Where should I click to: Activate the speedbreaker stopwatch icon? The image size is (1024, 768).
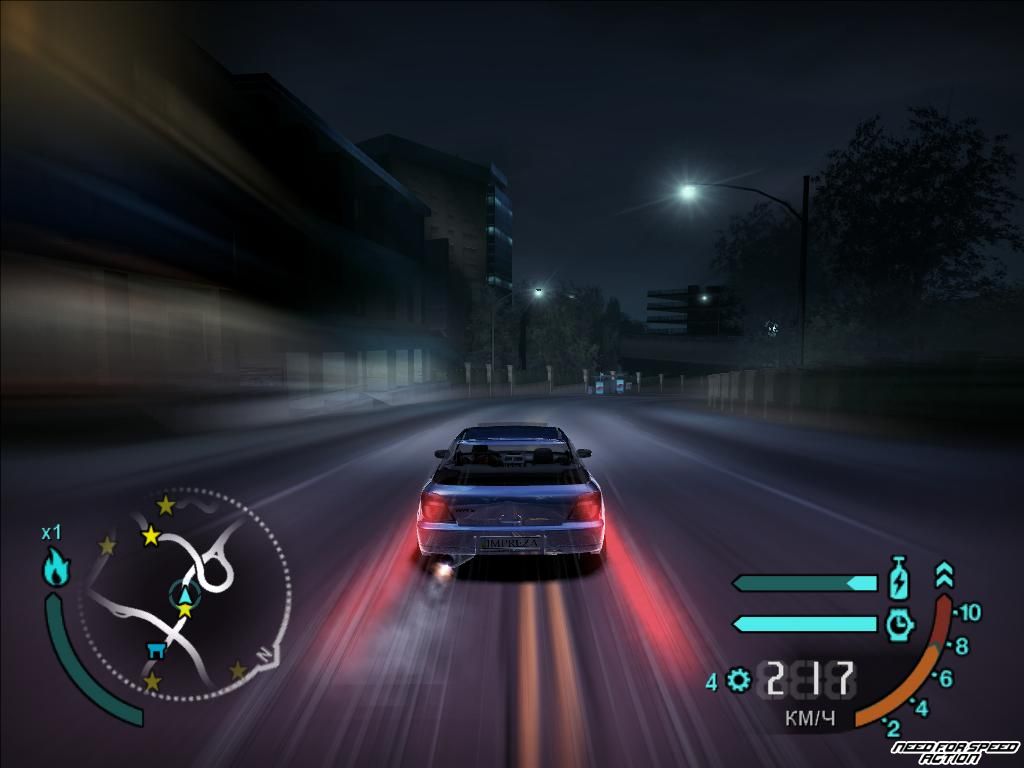click(900, 623)
